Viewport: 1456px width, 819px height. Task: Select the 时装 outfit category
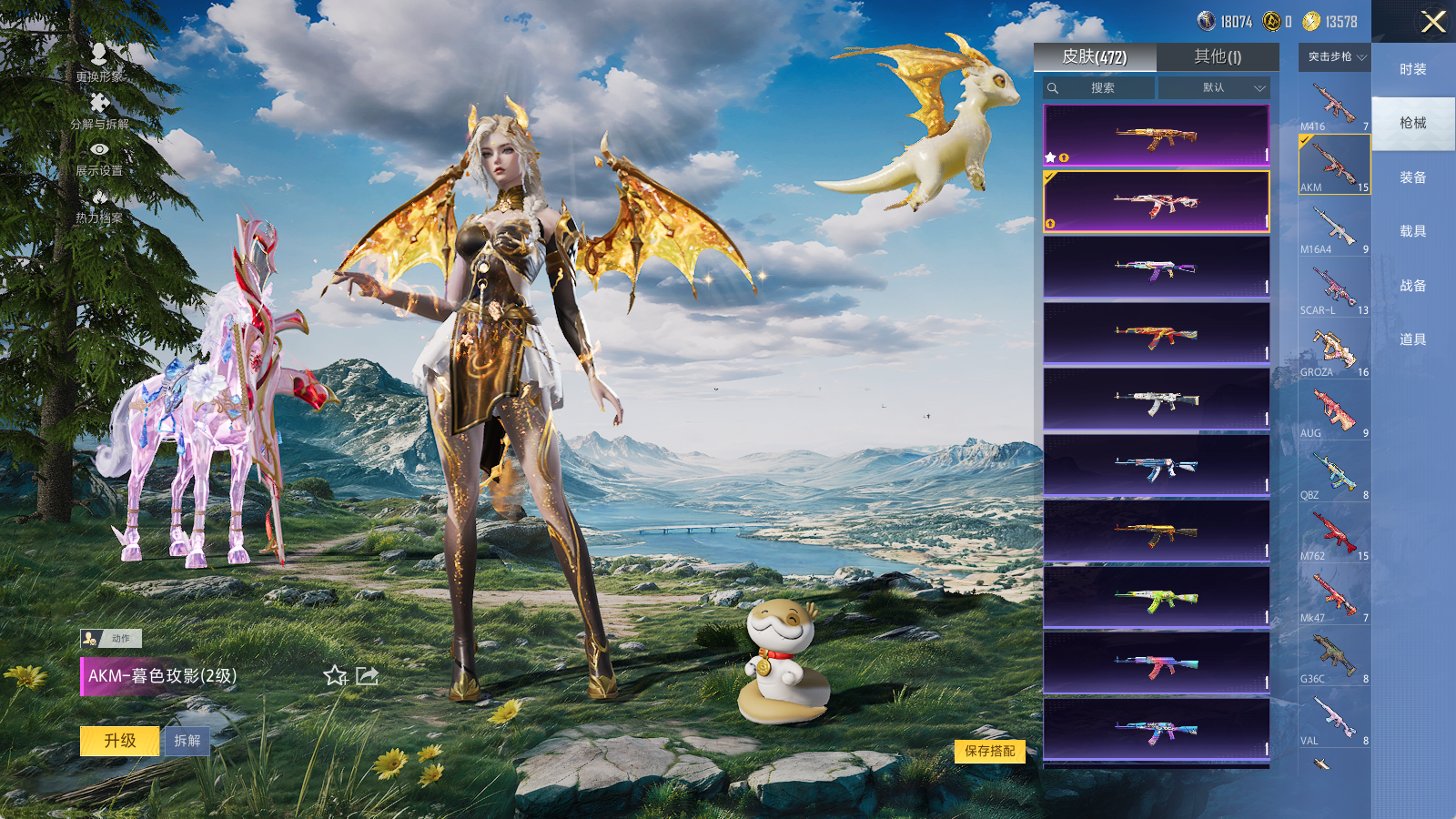tap(1412, 69)
